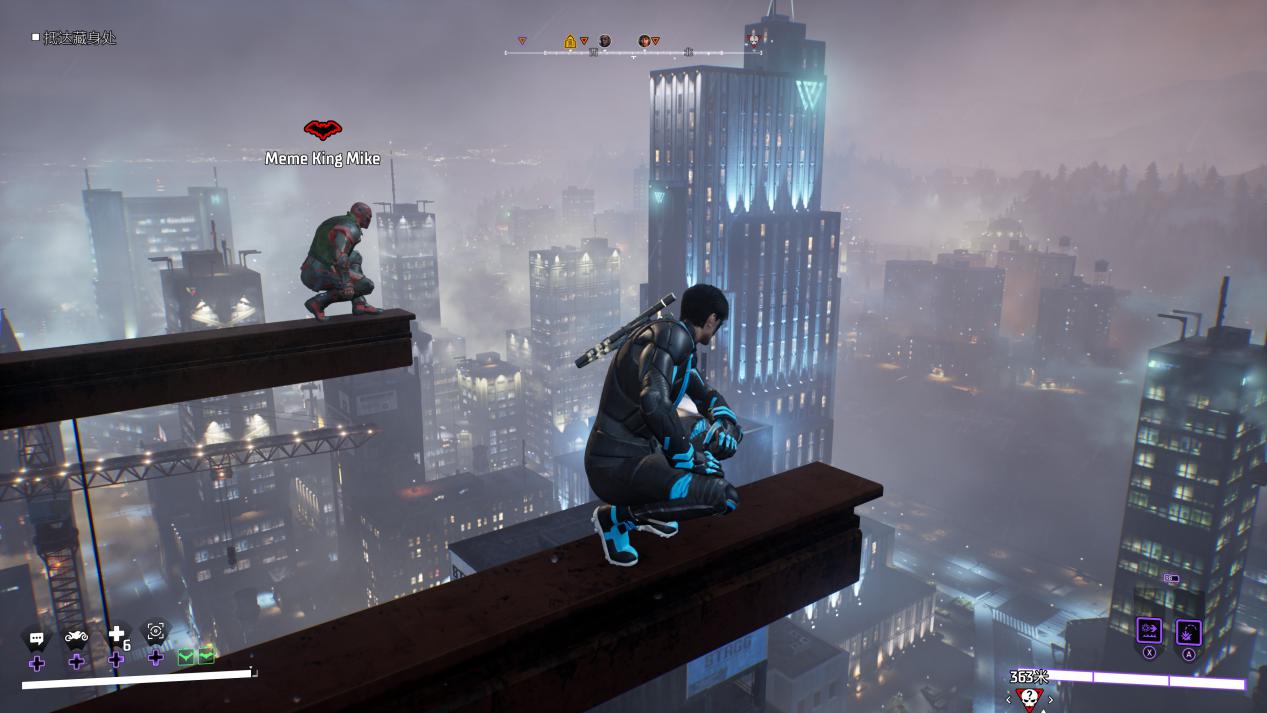The width and height of the screenshot is (1267, 713).
Task: Summon the Batcycle via the motorcycle icon
Action: [76, 636]
